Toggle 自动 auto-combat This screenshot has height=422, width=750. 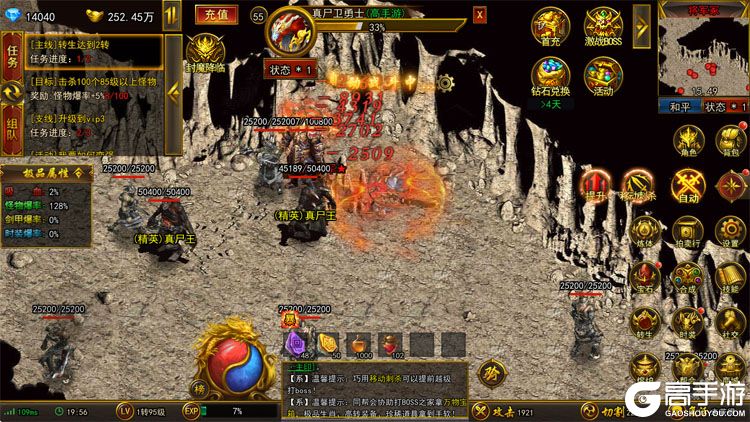pos(689,185)
